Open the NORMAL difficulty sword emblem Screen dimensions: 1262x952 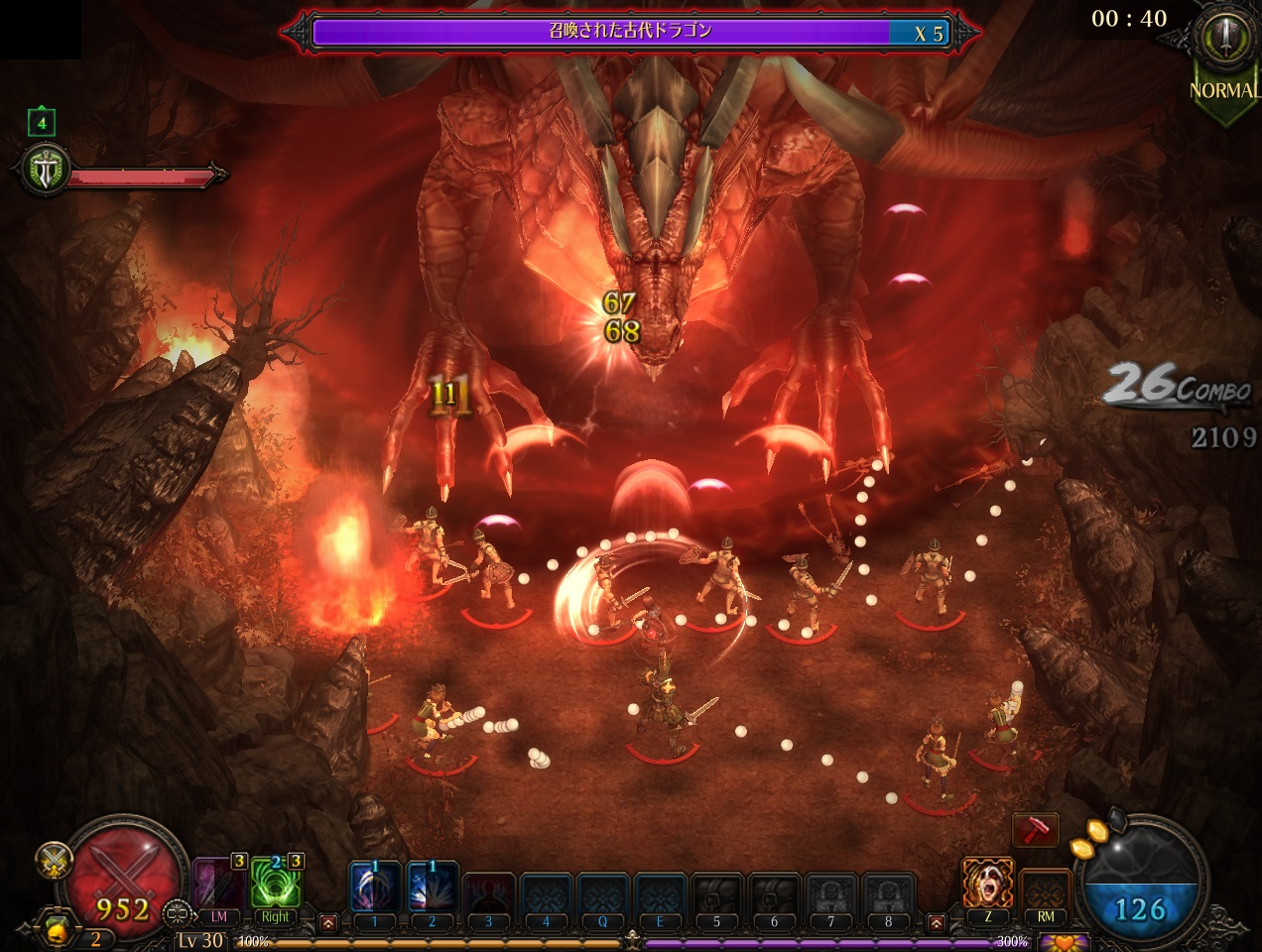(1223, 40)
